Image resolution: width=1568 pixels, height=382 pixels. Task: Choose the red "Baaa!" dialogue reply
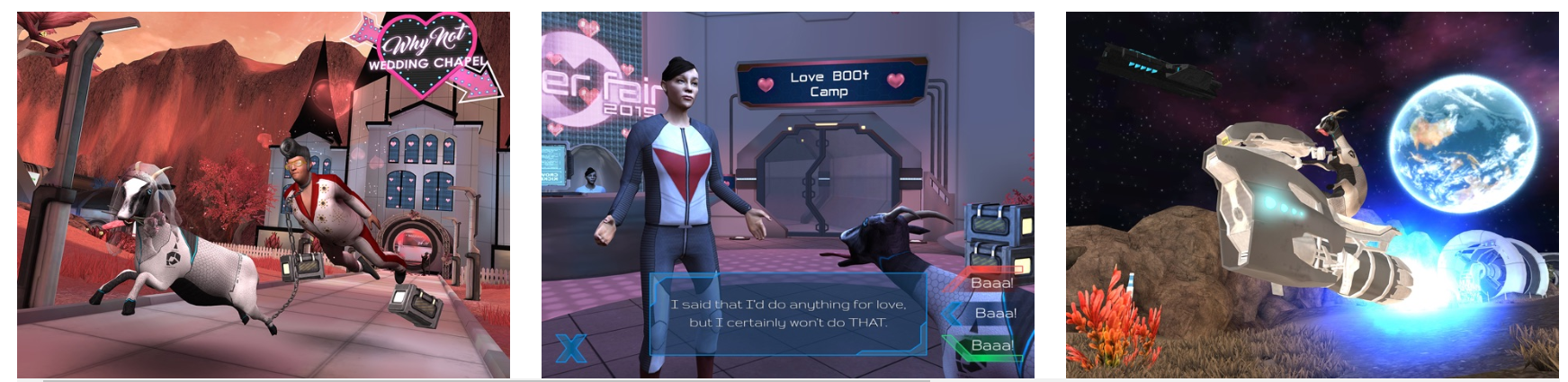(990, 282)
